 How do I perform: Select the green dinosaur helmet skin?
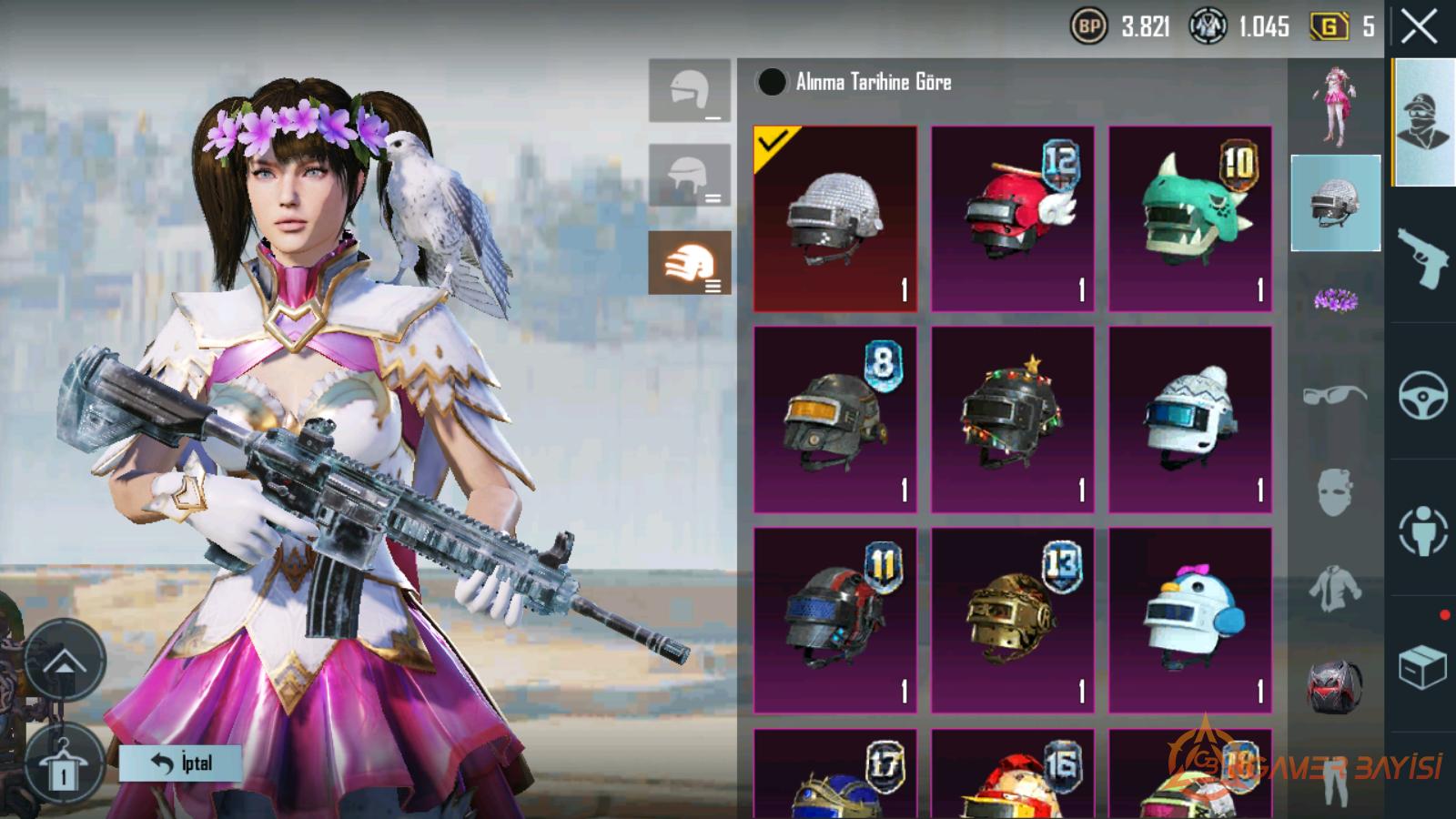coord(1189,219)
